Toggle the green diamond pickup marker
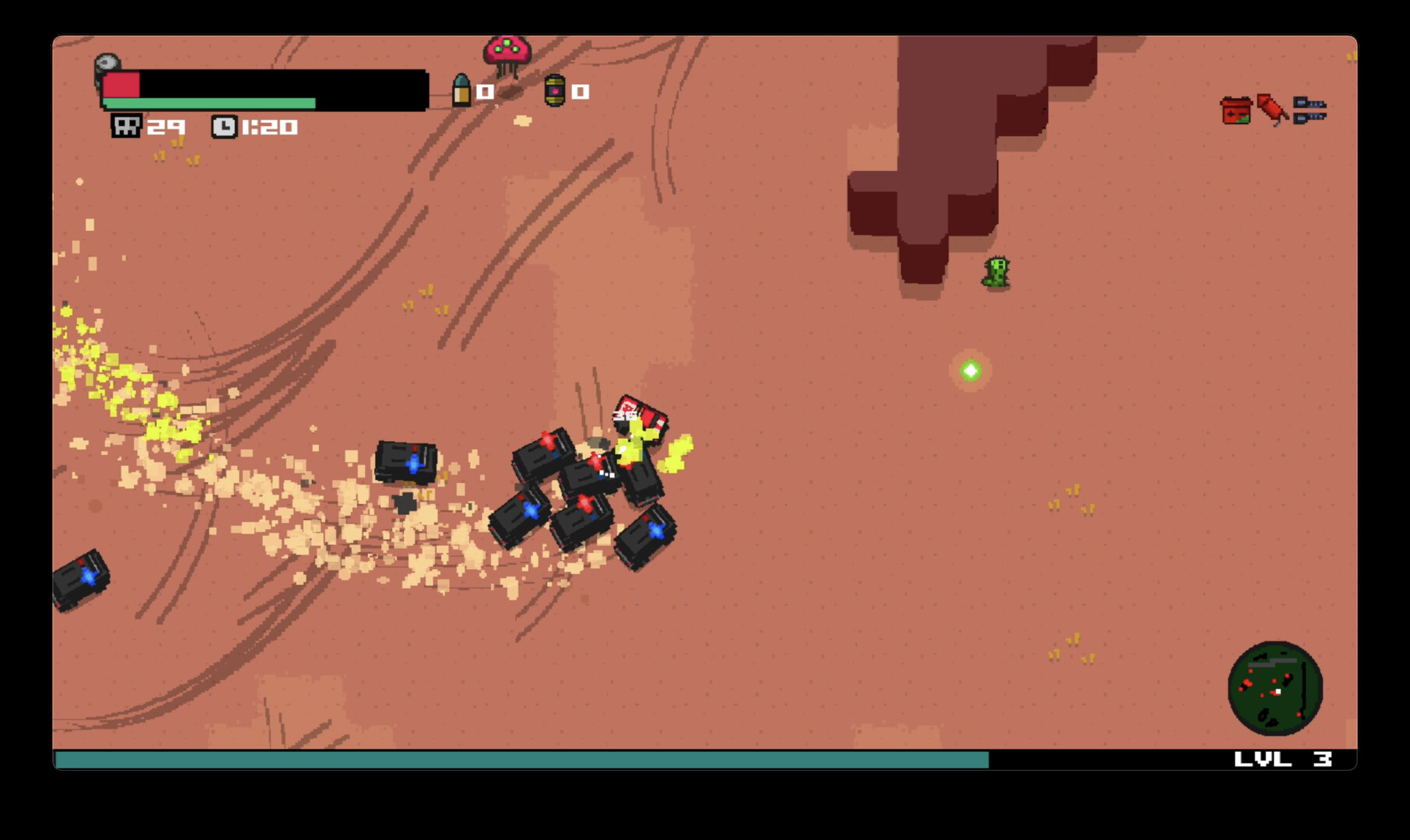1410x840 pixels. point(970,370)
